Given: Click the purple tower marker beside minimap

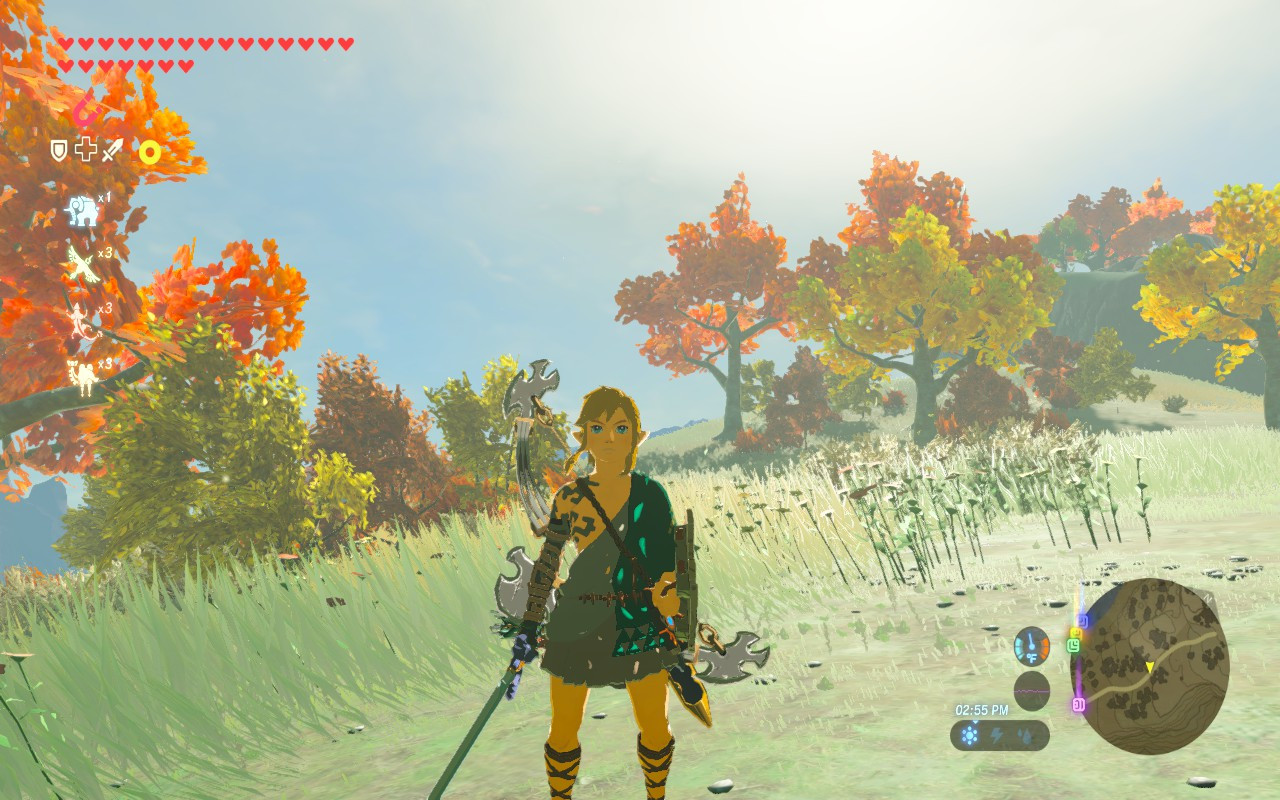Looking at the screenshot, I should tap(1078, 703).
